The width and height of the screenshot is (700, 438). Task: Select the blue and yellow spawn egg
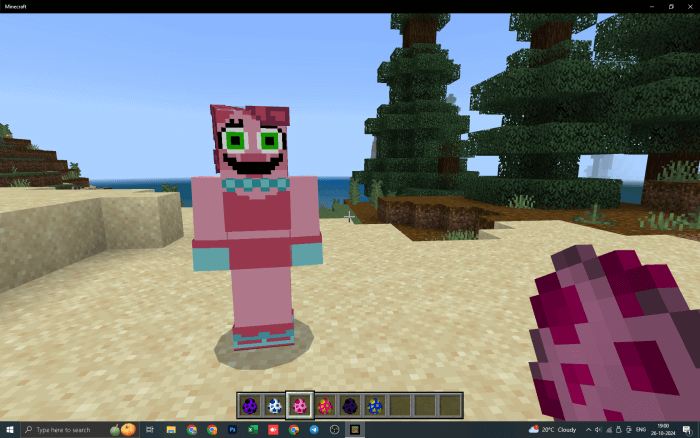point(374,405)
